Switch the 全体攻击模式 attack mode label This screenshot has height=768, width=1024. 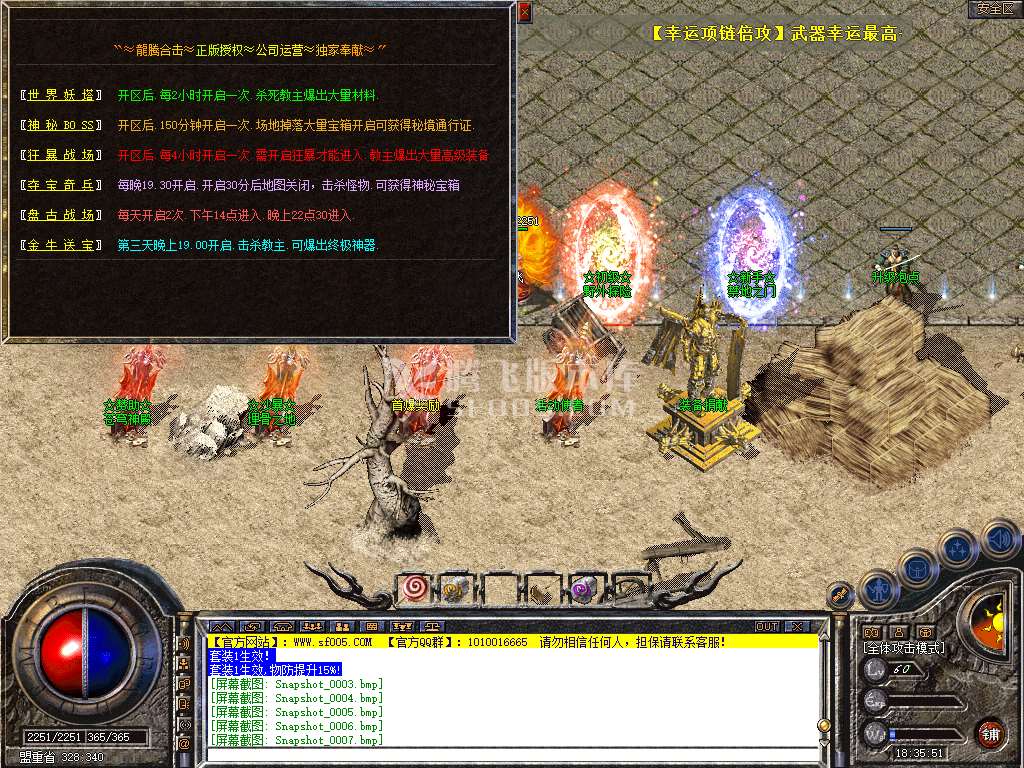pos(903,648)
